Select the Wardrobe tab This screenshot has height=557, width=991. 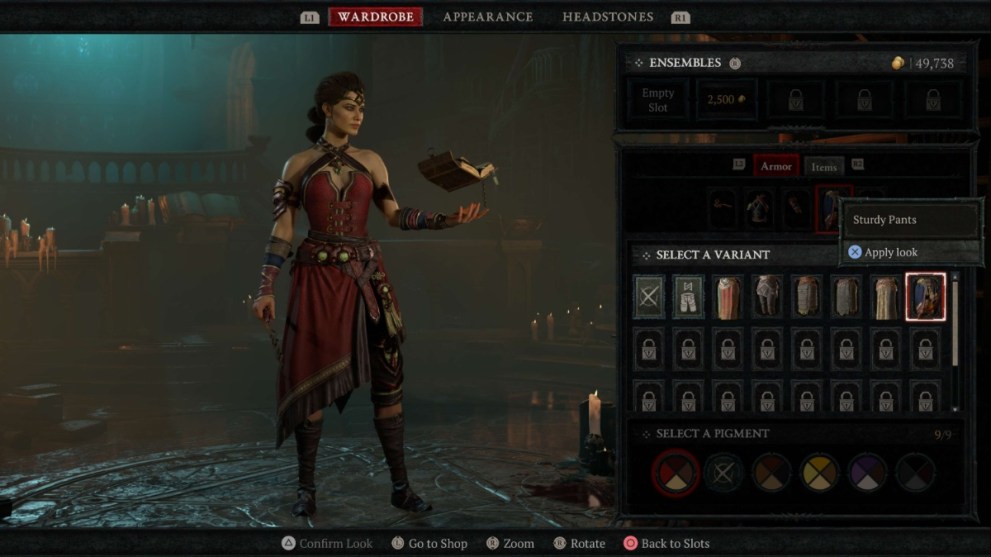(x=375, y=17)
